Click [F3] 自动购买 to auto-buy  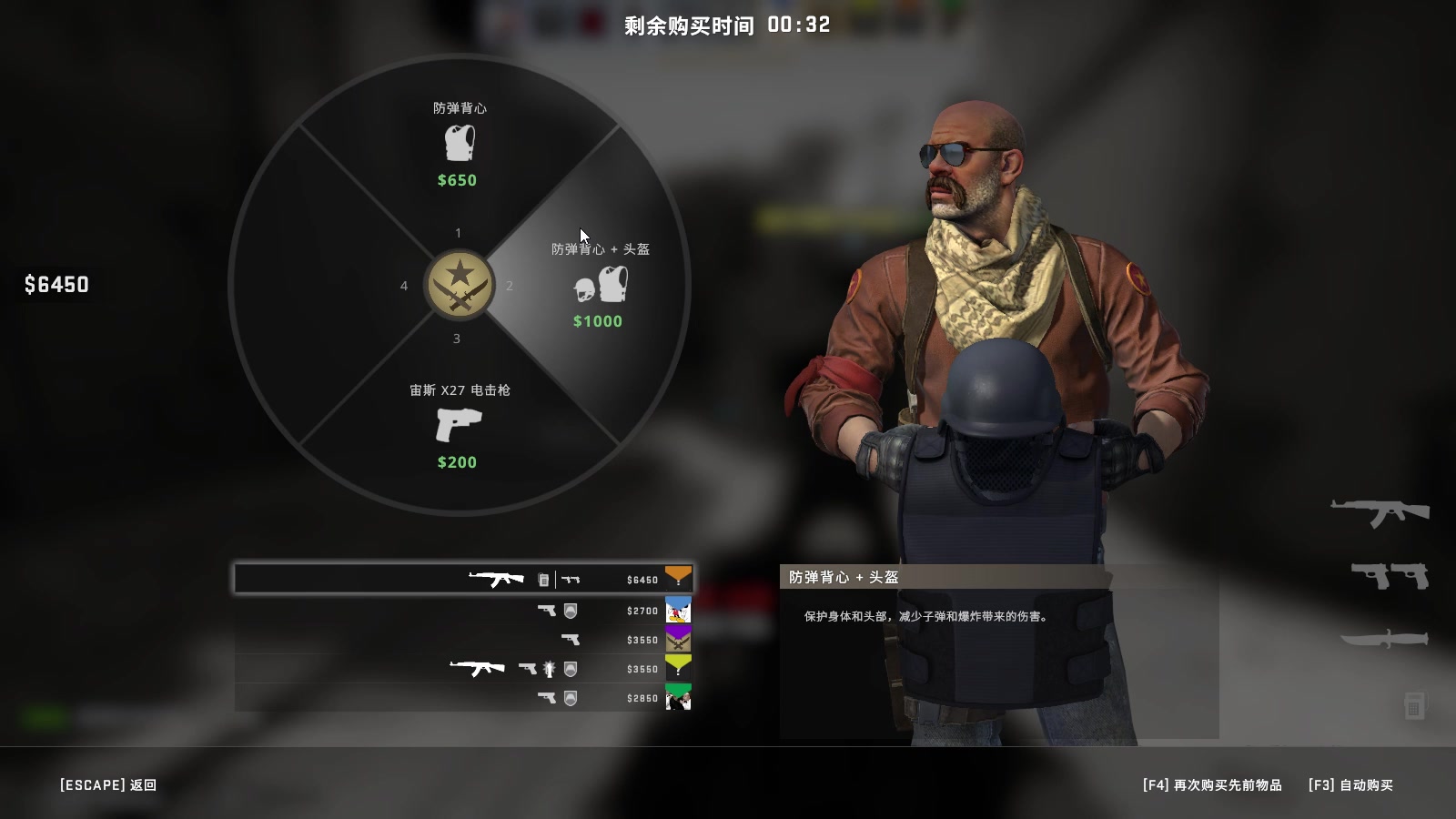click(x=1350, y=784)
